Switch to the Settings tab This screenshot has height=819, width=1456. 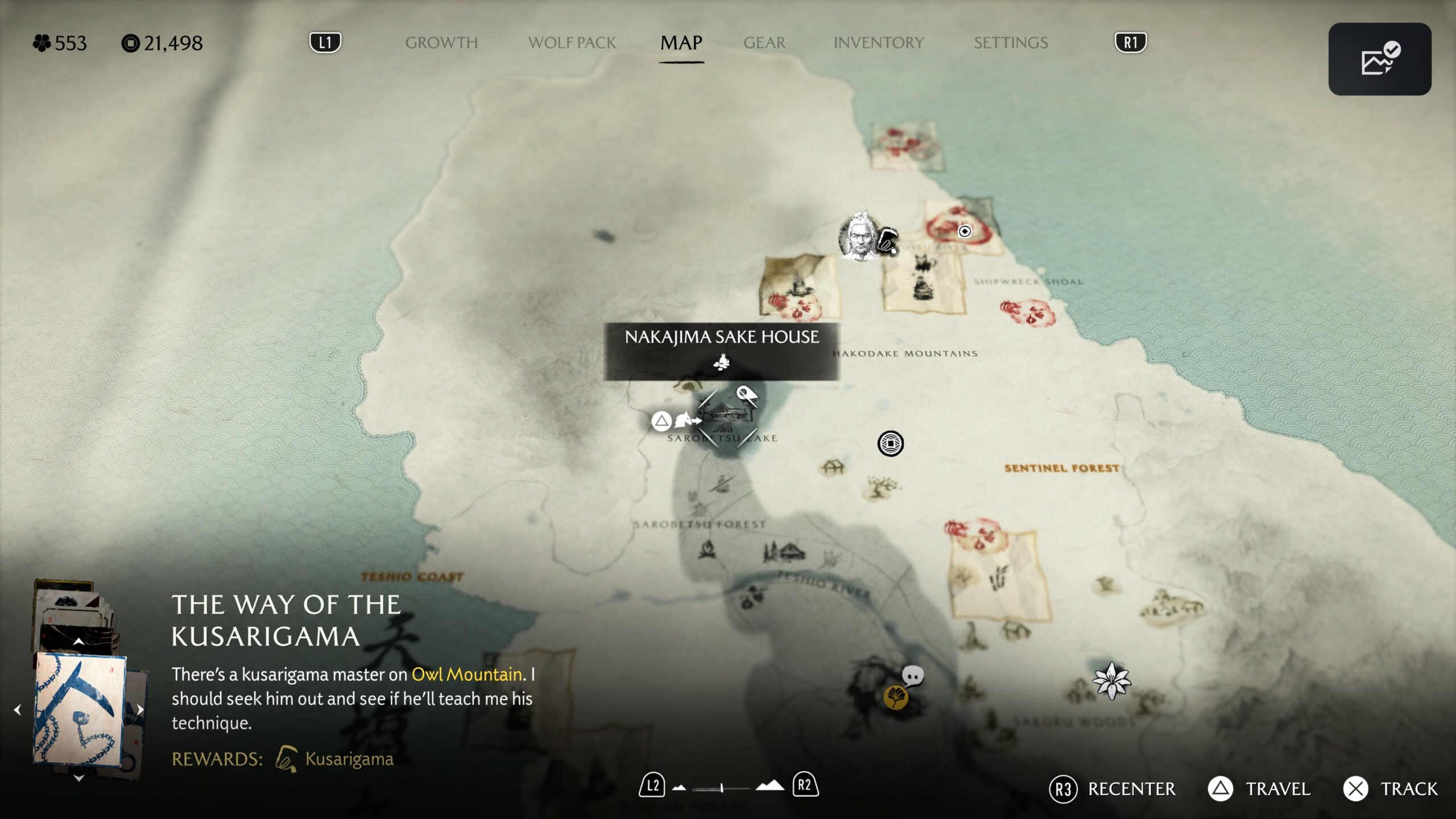(1010, 43)
